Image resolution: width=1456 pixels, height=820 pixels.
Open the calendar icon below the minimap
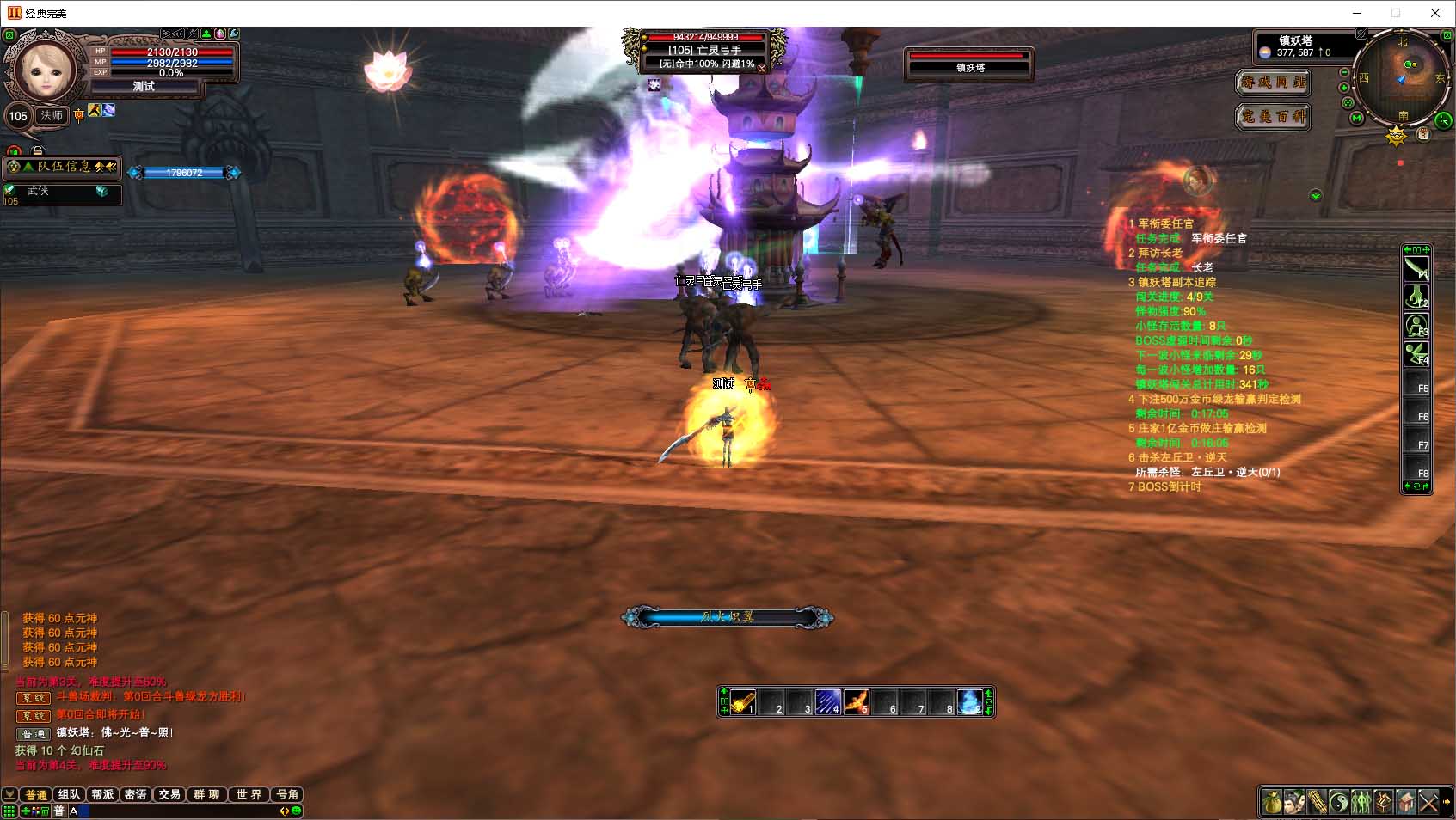[1423, 134]
